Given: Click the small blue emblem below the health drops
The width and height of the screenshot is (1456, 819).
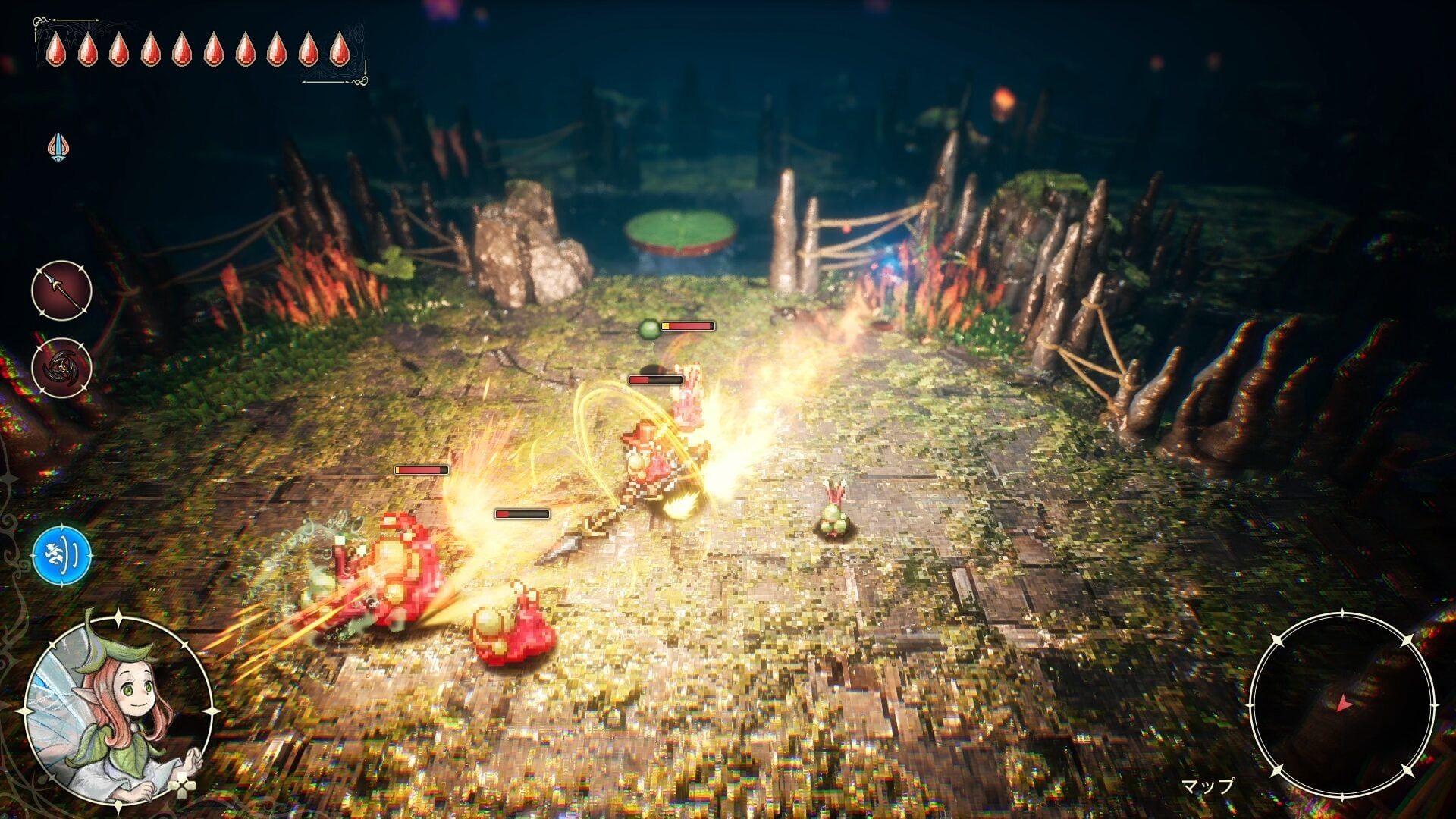Looking at the screenshot, I should (57, 143).
